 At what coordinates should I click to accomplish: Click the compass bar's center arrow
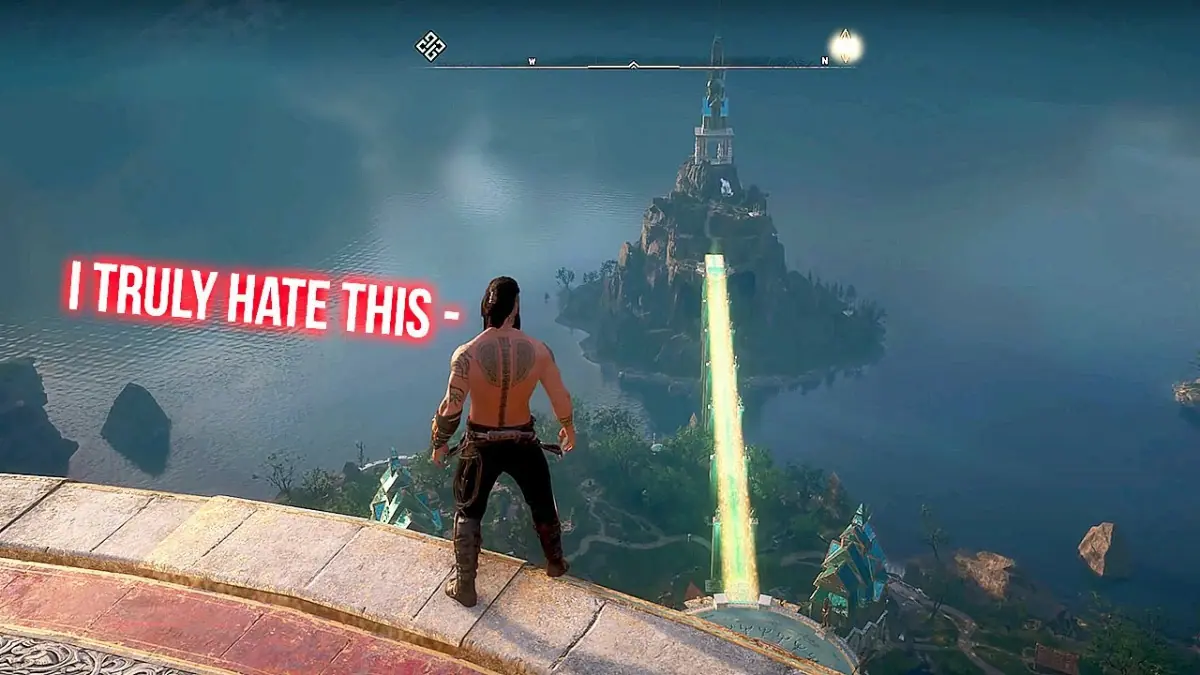633,65
